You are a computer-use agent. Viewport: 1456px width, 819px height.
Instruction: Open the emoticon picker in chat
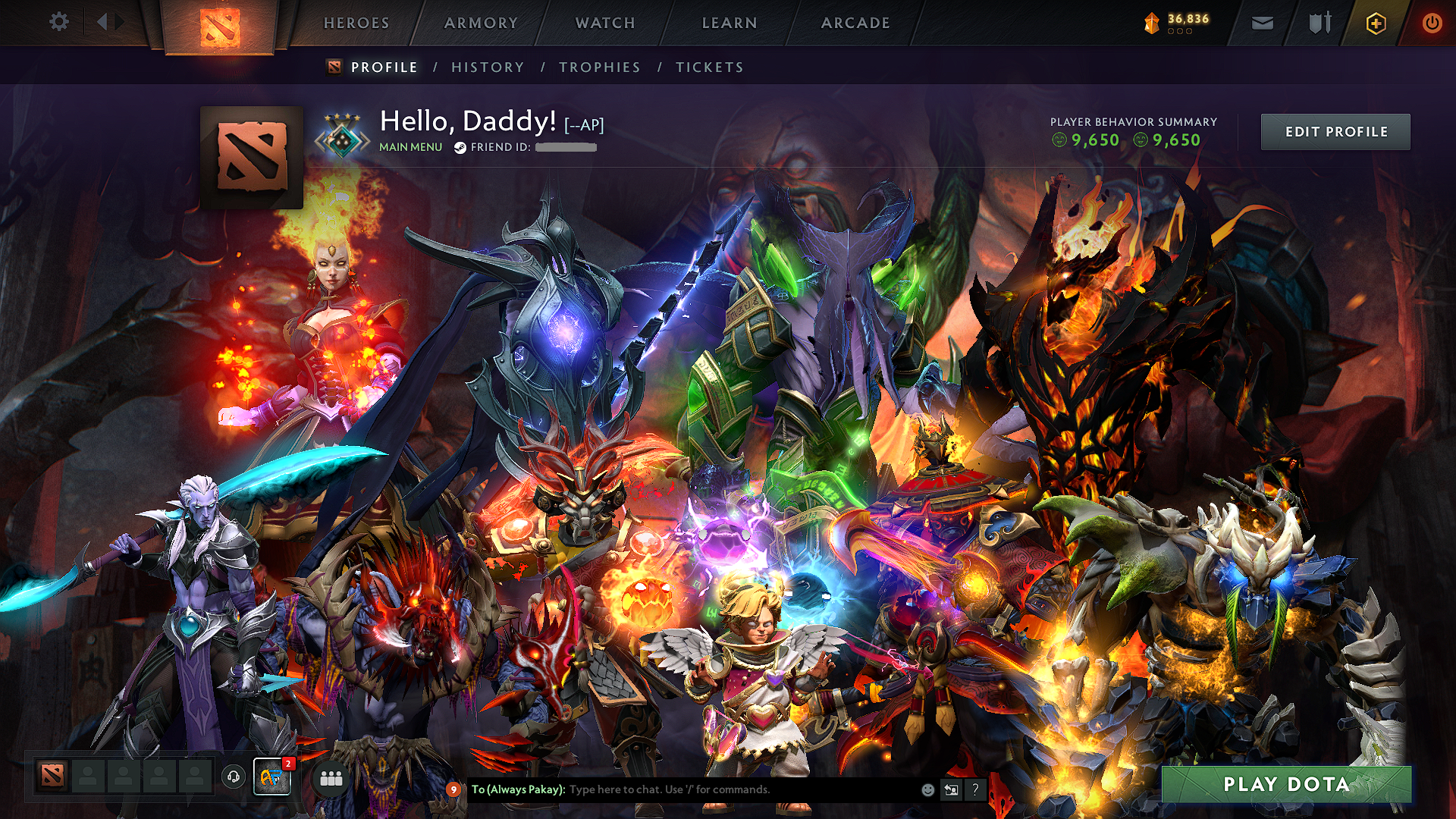pyautogui.click(x=927, y=790)
